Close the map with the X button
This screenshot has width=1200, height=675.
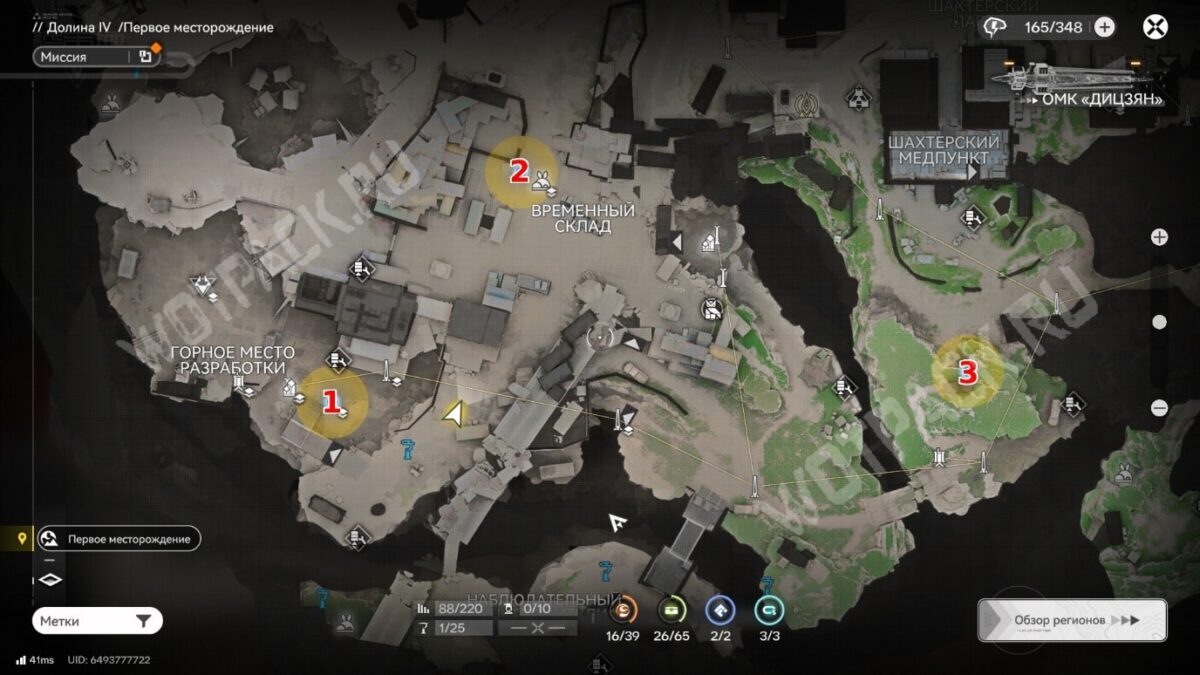1155,27
